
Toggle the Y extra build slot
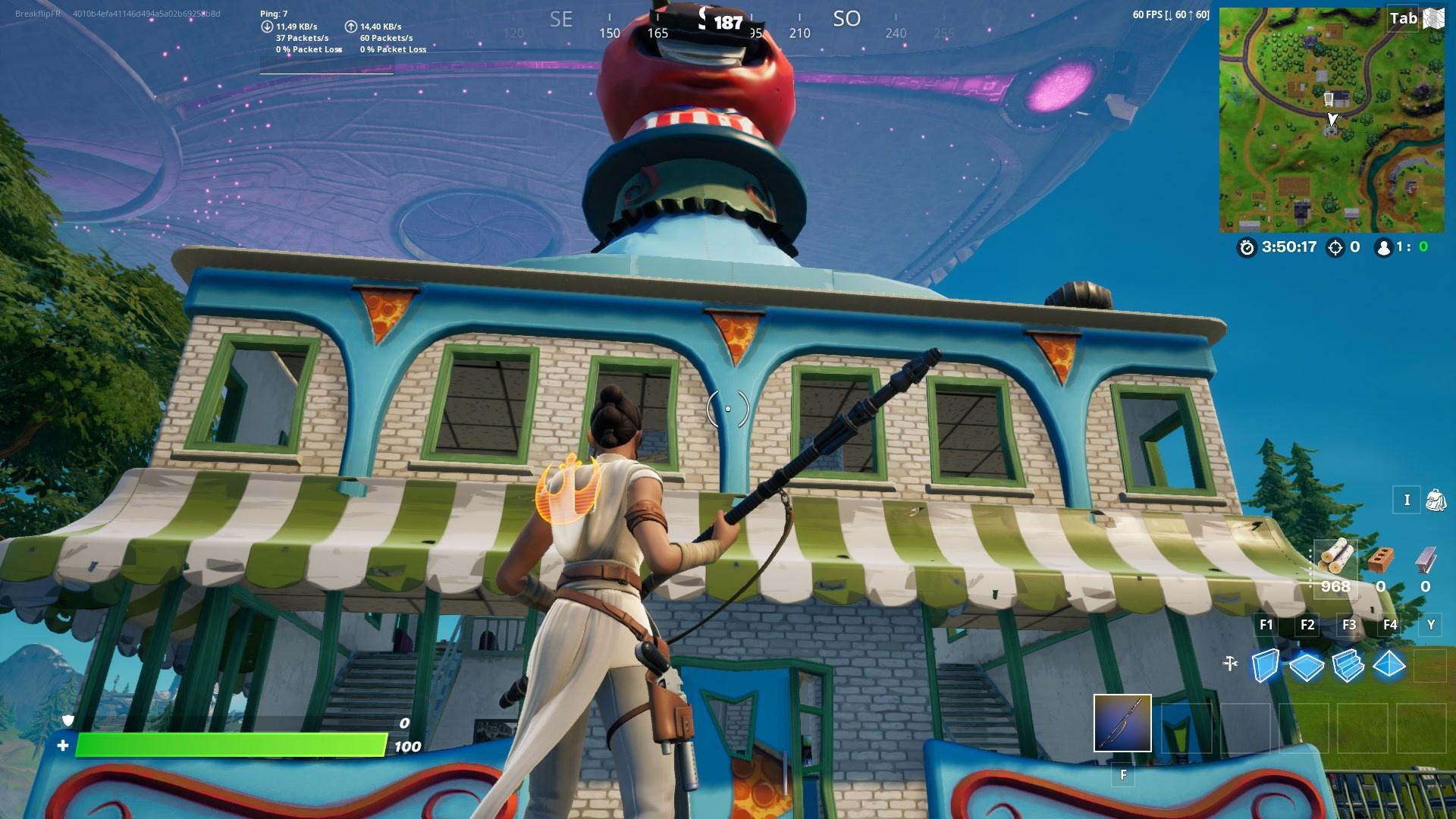coord(1431,625)
